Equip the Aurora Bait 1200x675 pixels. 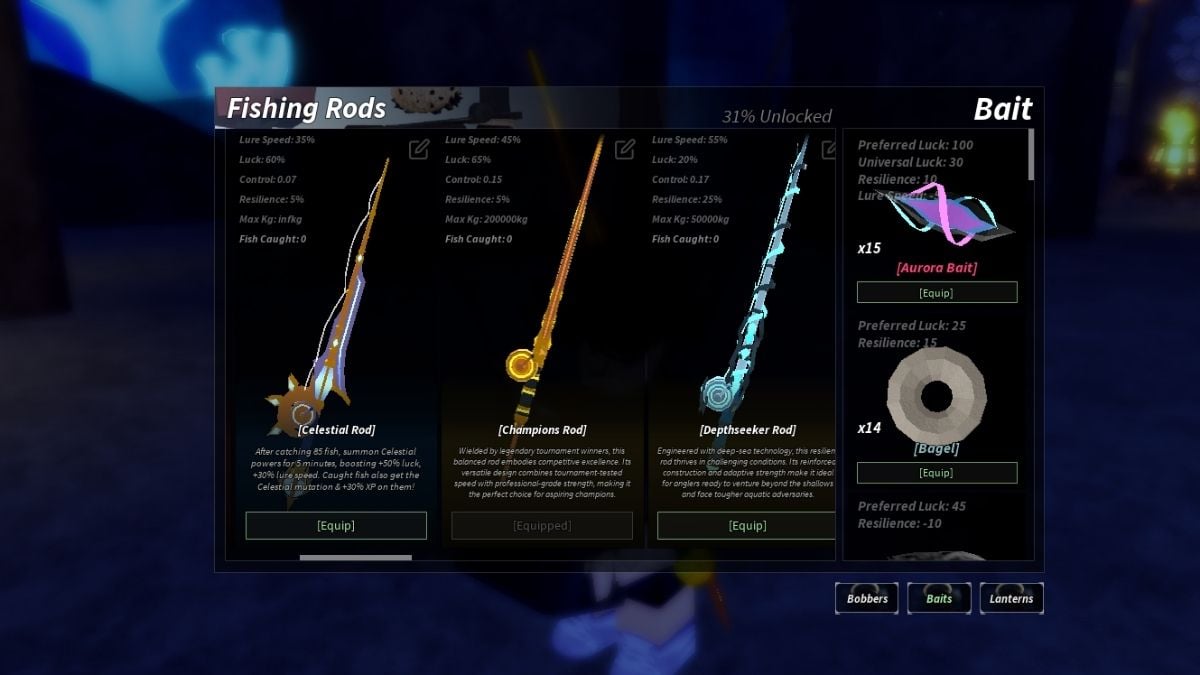click(x=937, y=292)
